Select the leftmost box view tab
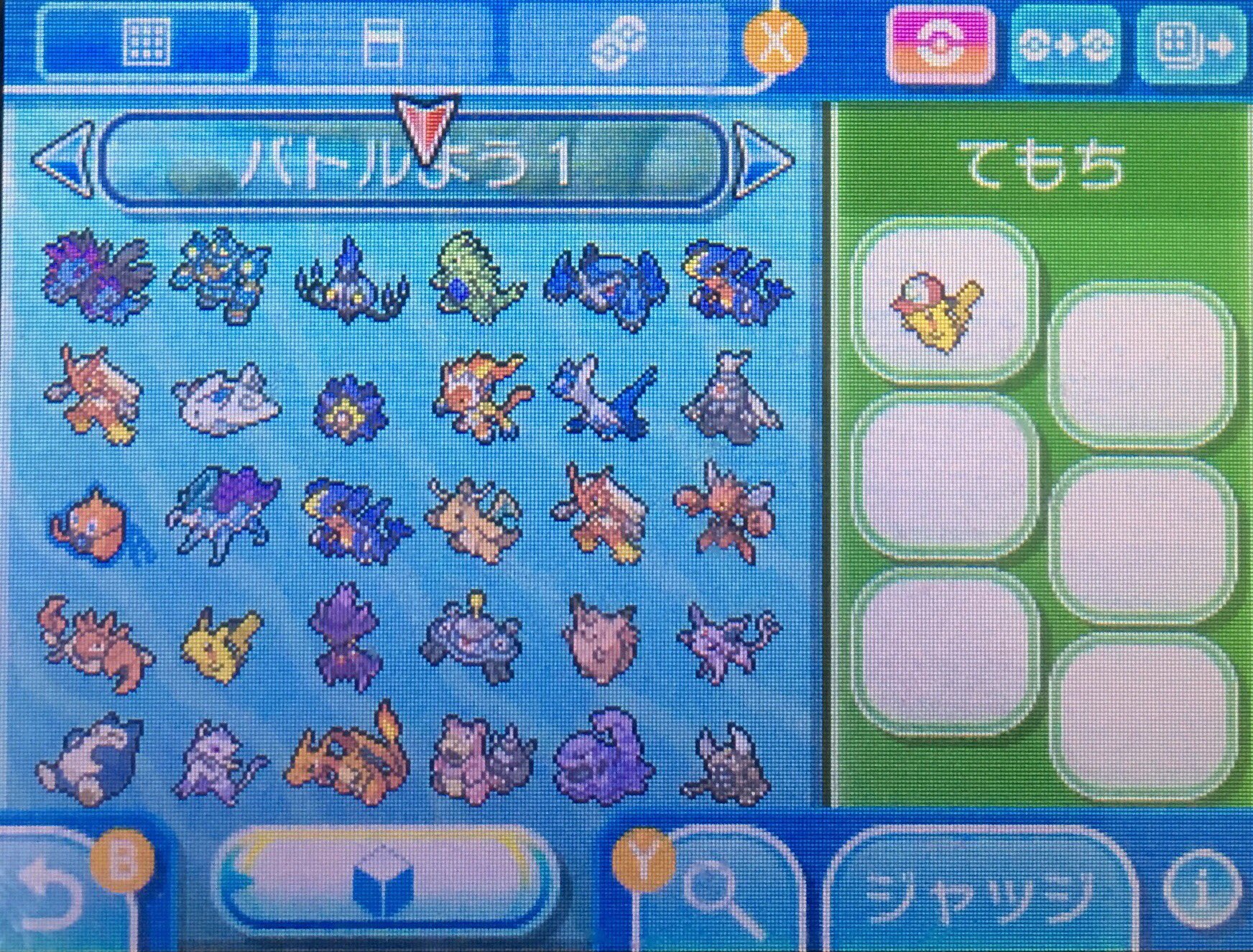This screenshot has height=952, width=1253. [x=147, y=43]
